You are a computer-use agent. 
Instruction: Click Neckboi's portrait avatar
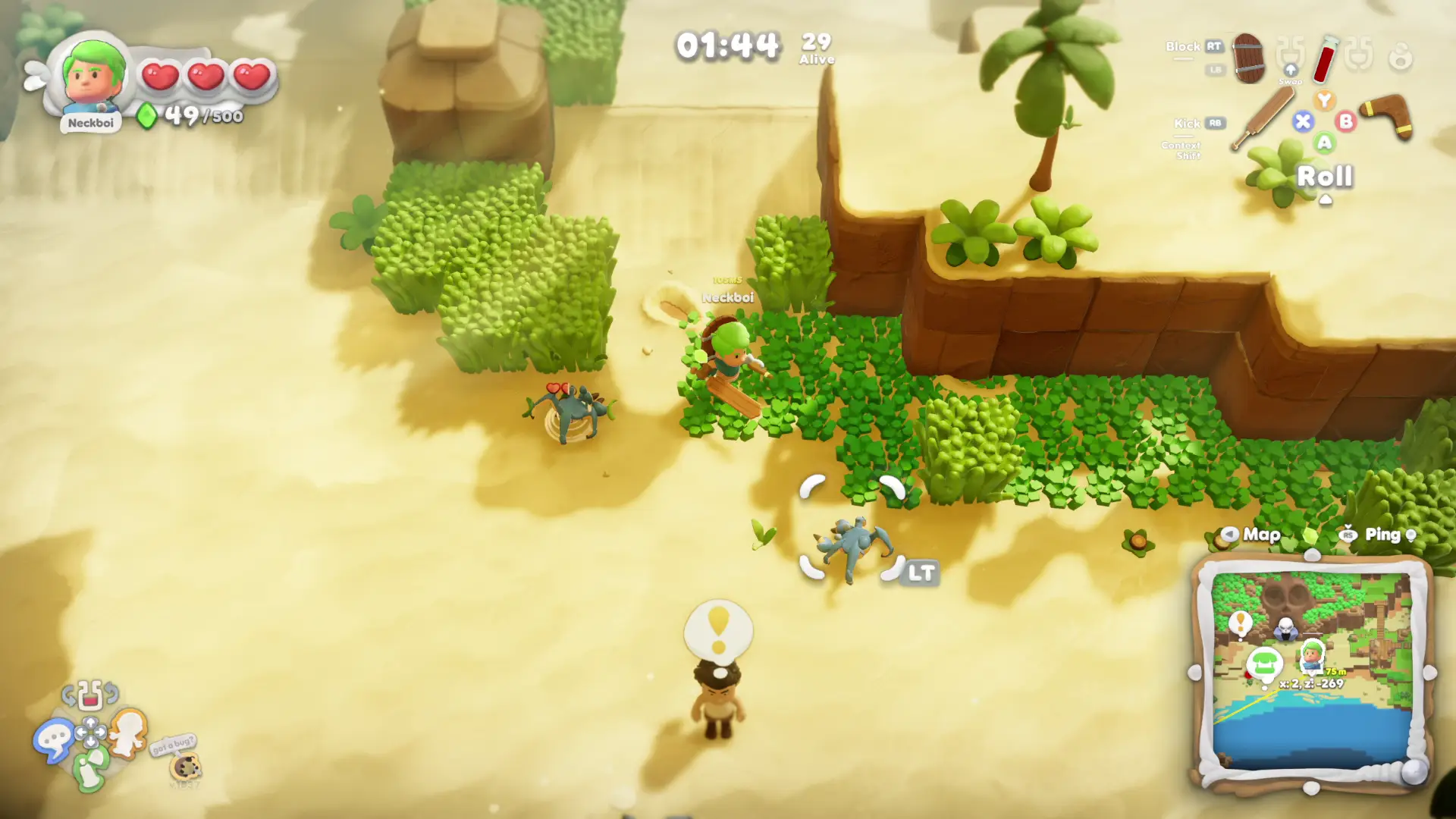pos(91,76)
